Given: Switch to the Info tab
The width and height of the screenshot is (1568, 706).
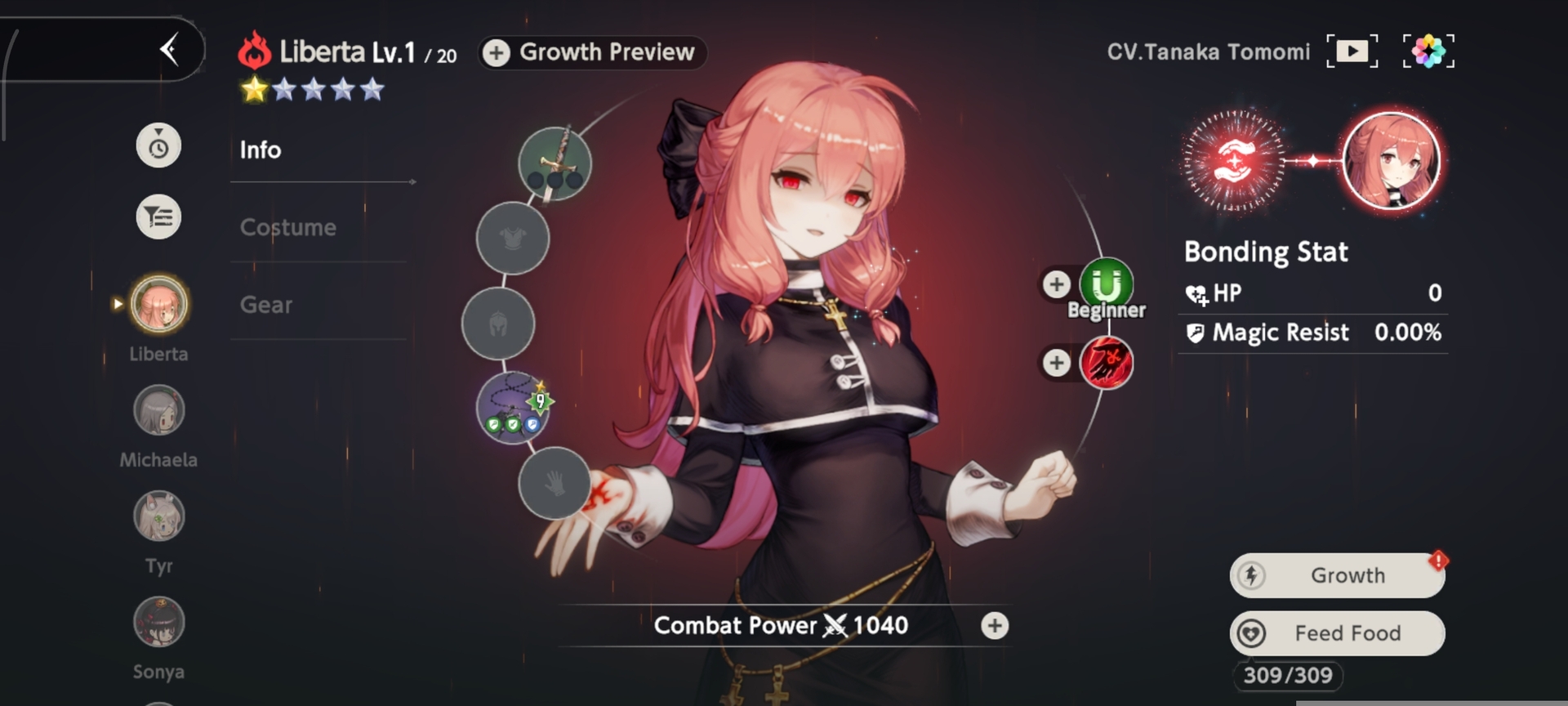Looking at the screenshot, I should coord(261,150).
